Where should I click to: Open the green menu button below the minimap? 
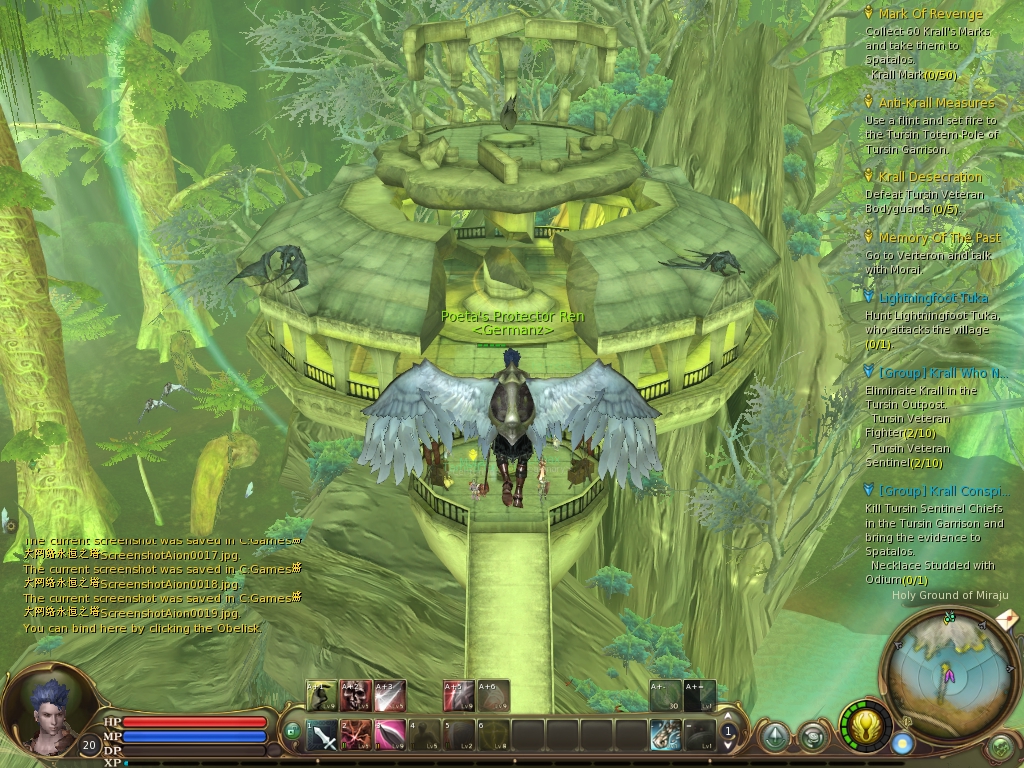point(1001,746)
